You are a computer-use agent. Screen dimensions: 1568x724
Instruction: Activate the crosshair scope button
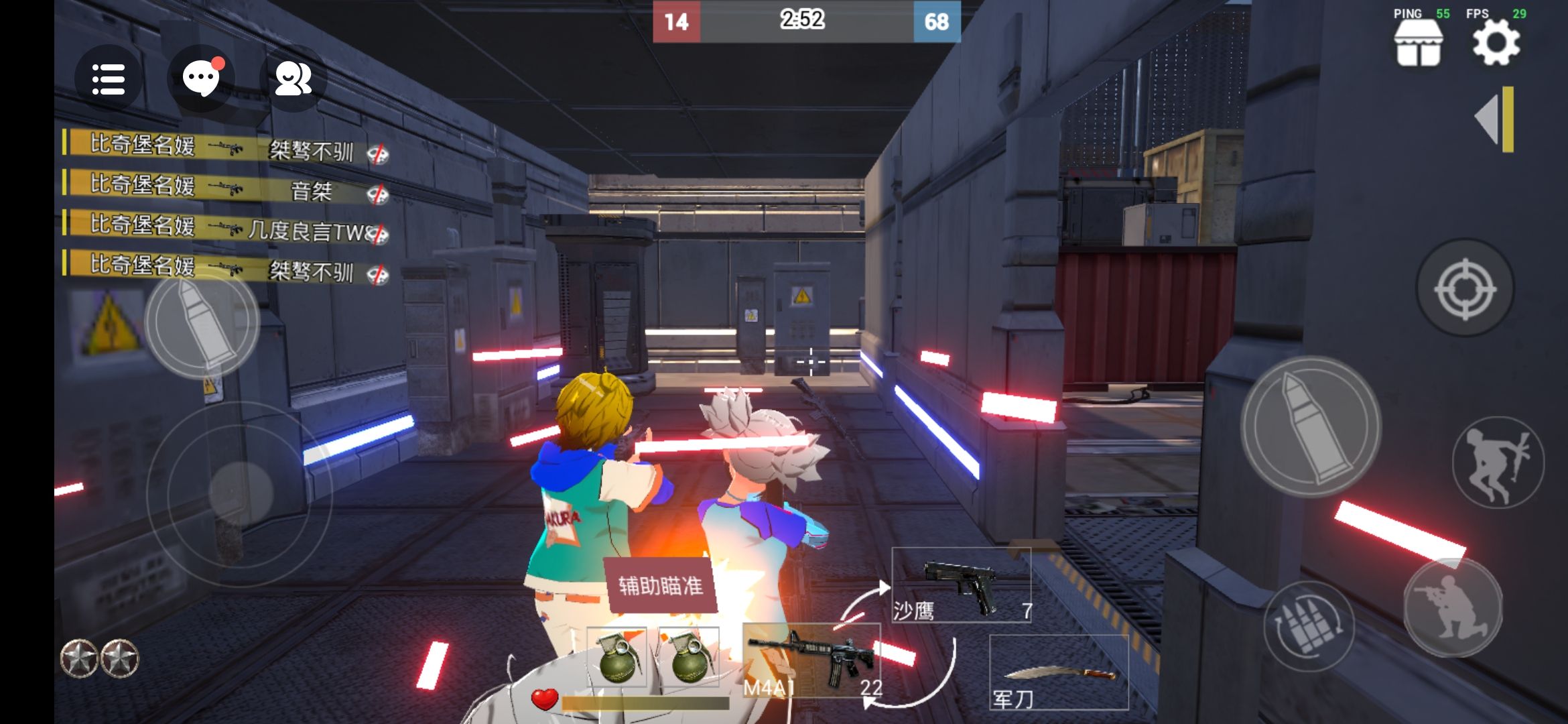[1464, 289]
